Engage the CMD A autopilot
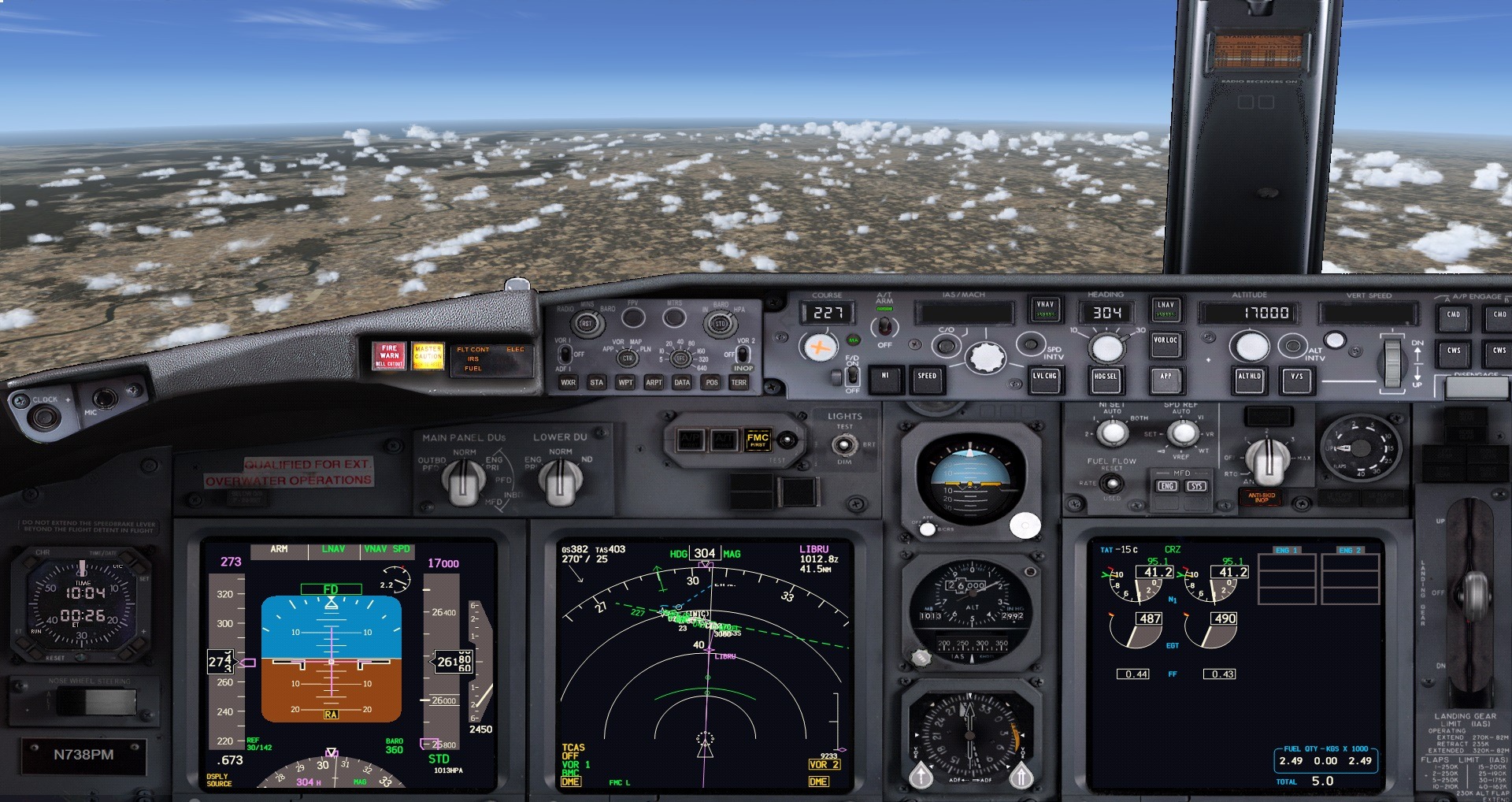1512x802 pixels. (1453, 315)
